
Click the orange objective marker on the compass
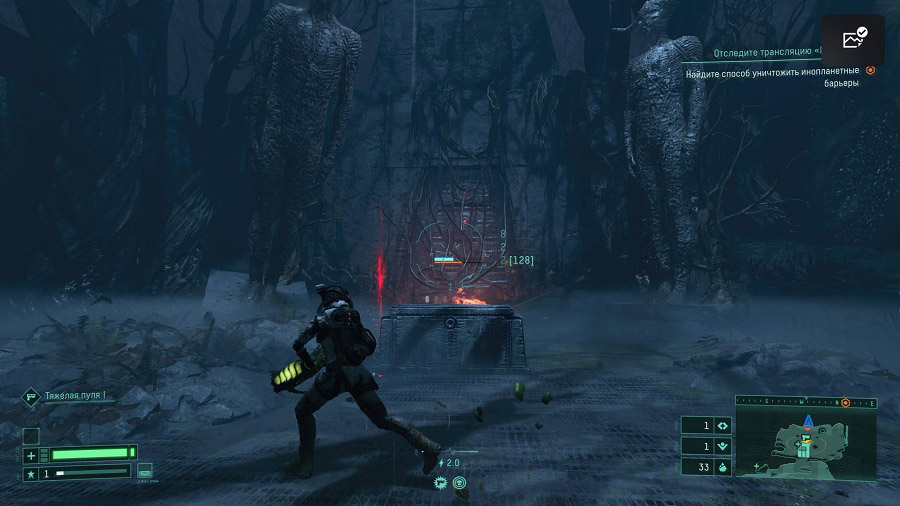845,402
